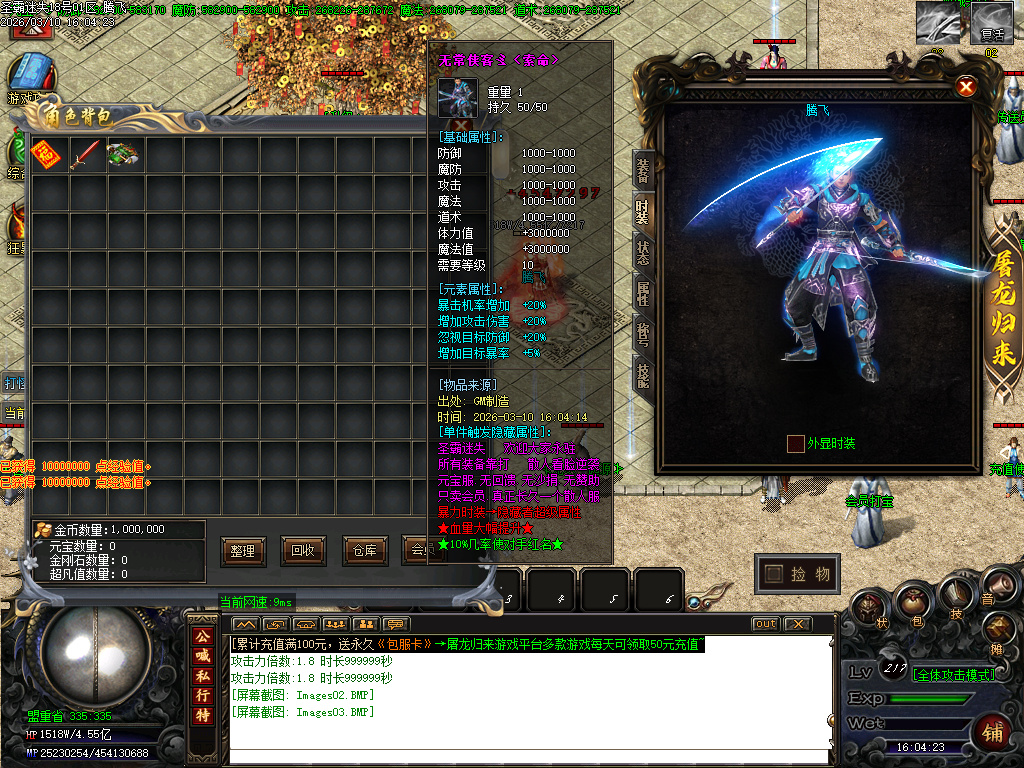Image resolution: width=1024 pixels, height=768 pixels.
Task: Open the 技能 skills tab
Action: coord(643,372)
